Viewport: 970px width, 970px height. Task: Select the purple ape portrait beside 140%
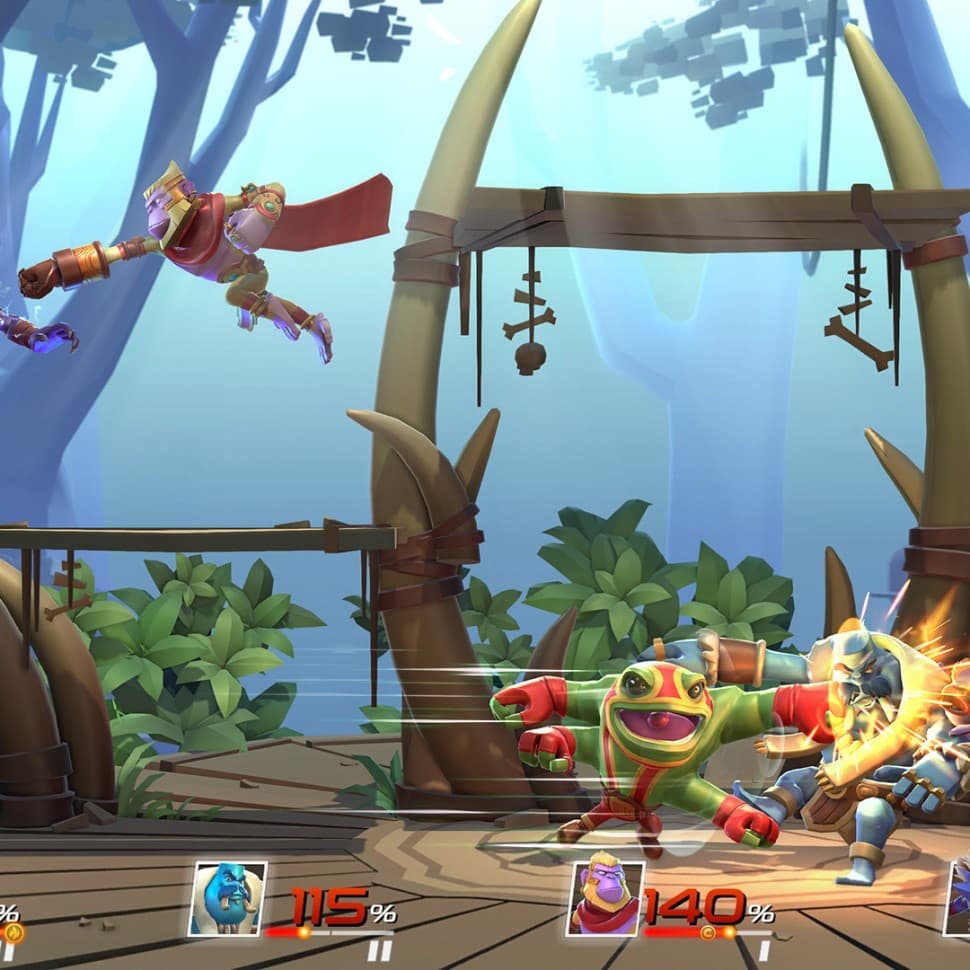[x=606, y=898]
